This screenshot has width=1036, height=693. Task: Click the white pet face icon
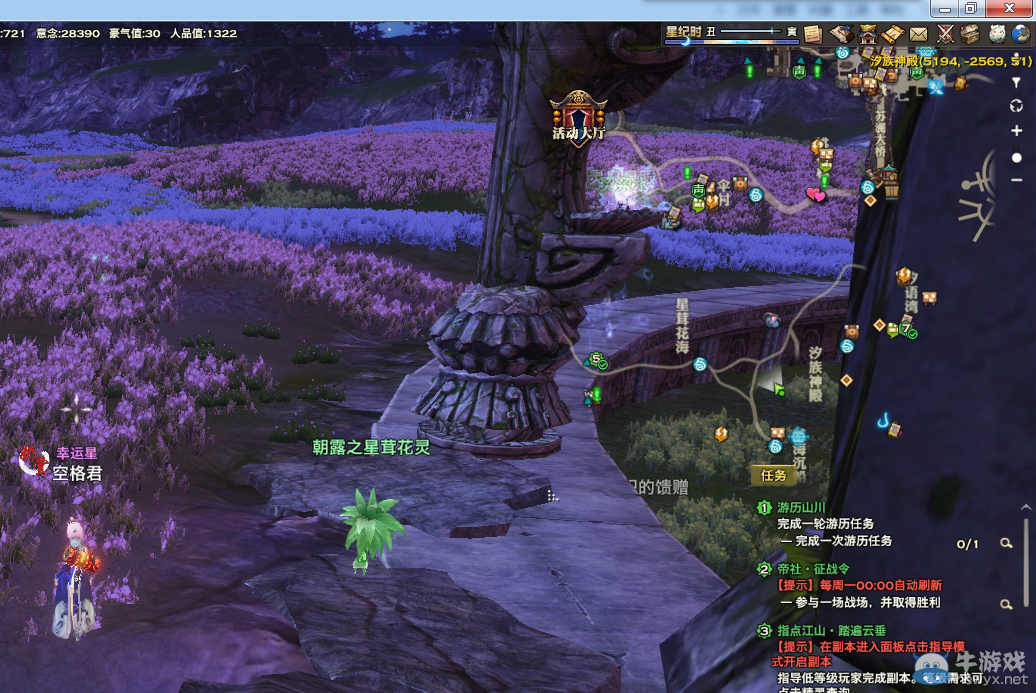click(996, 34)
